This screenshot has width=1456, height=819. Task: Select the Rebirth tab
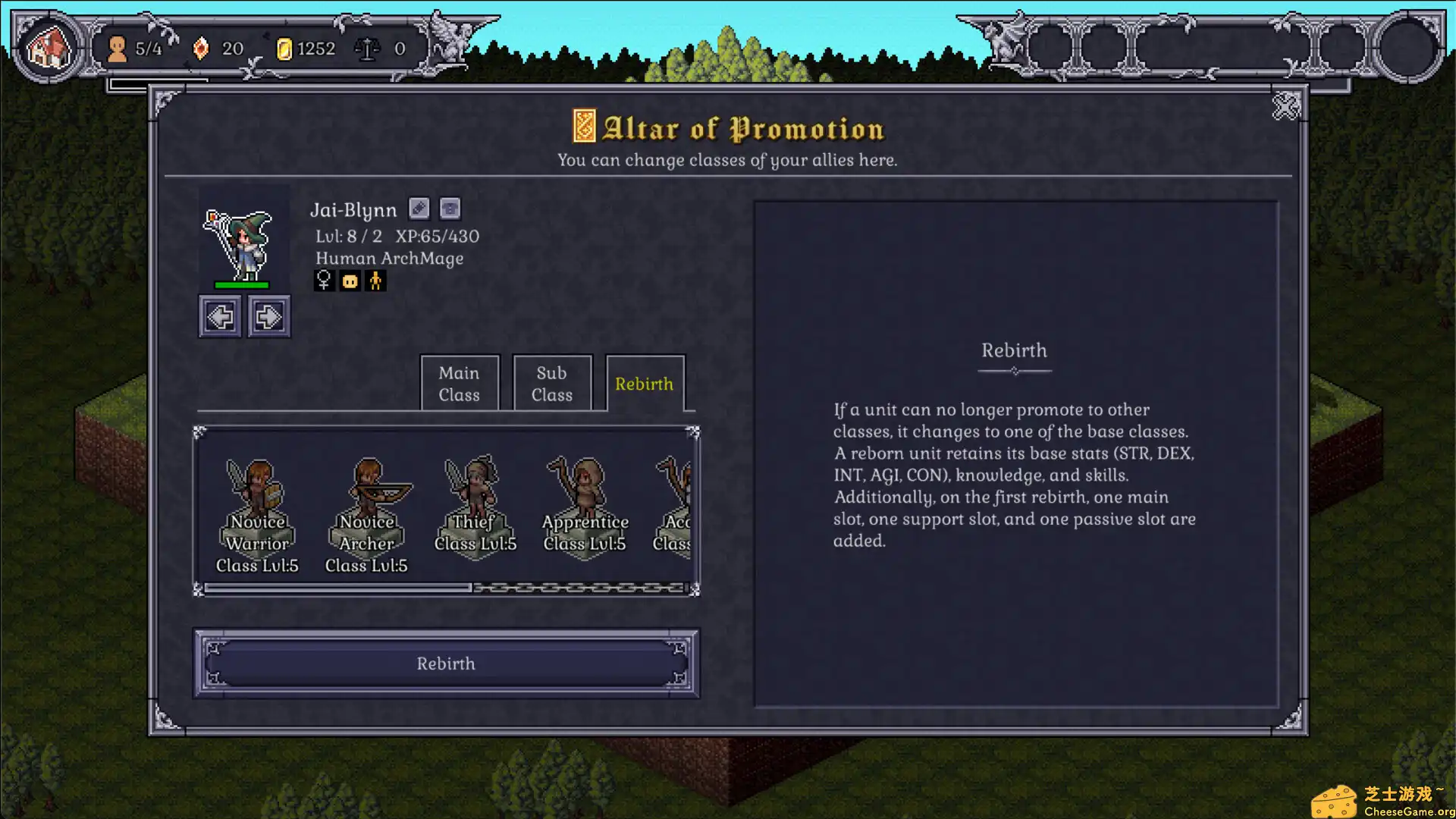tap(644, 384)
